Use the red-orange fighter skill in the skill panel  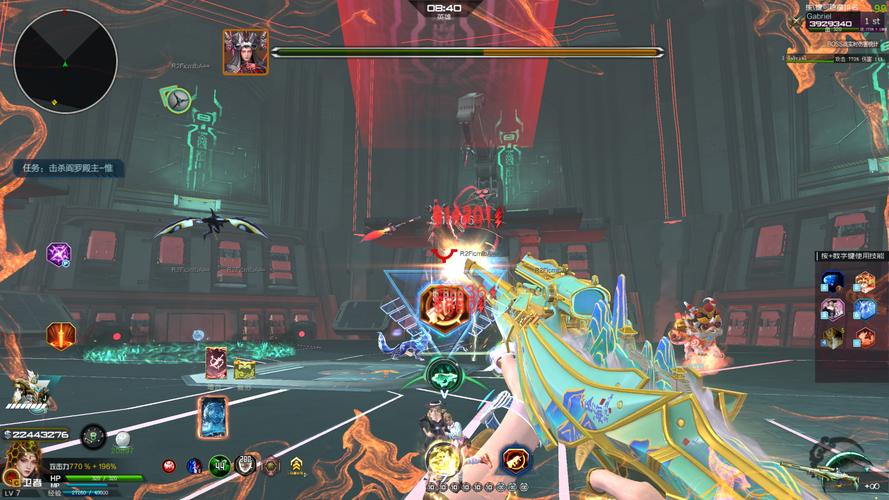click(x=864, y=338)
